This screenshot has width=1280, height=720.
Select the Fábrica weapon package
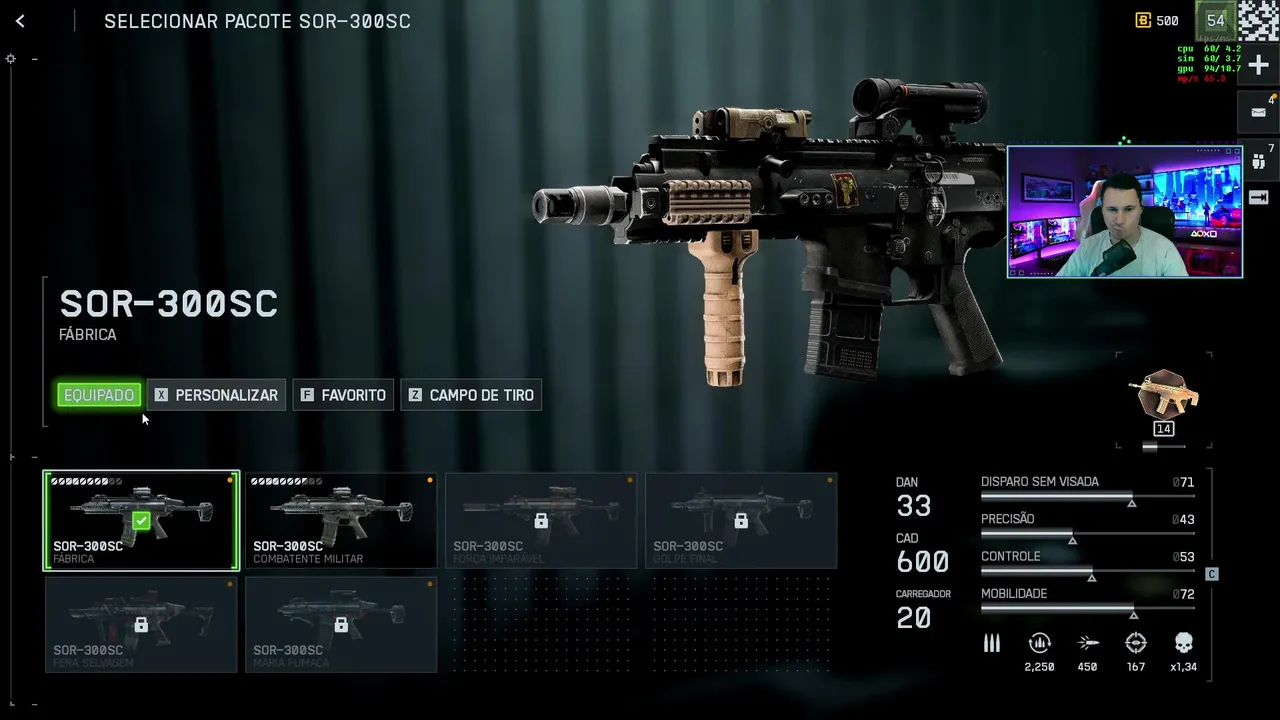point(141,520)
